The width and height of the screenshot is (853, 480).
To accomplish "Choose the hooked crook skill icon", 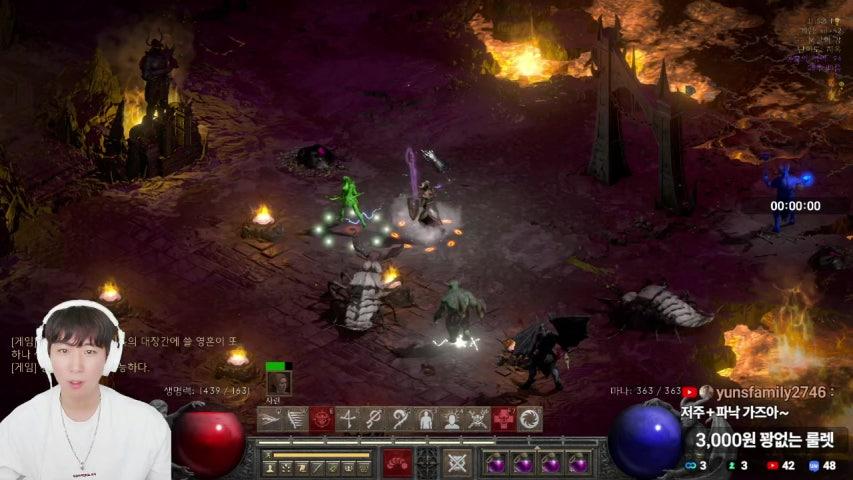I will (x=400, y=419).
